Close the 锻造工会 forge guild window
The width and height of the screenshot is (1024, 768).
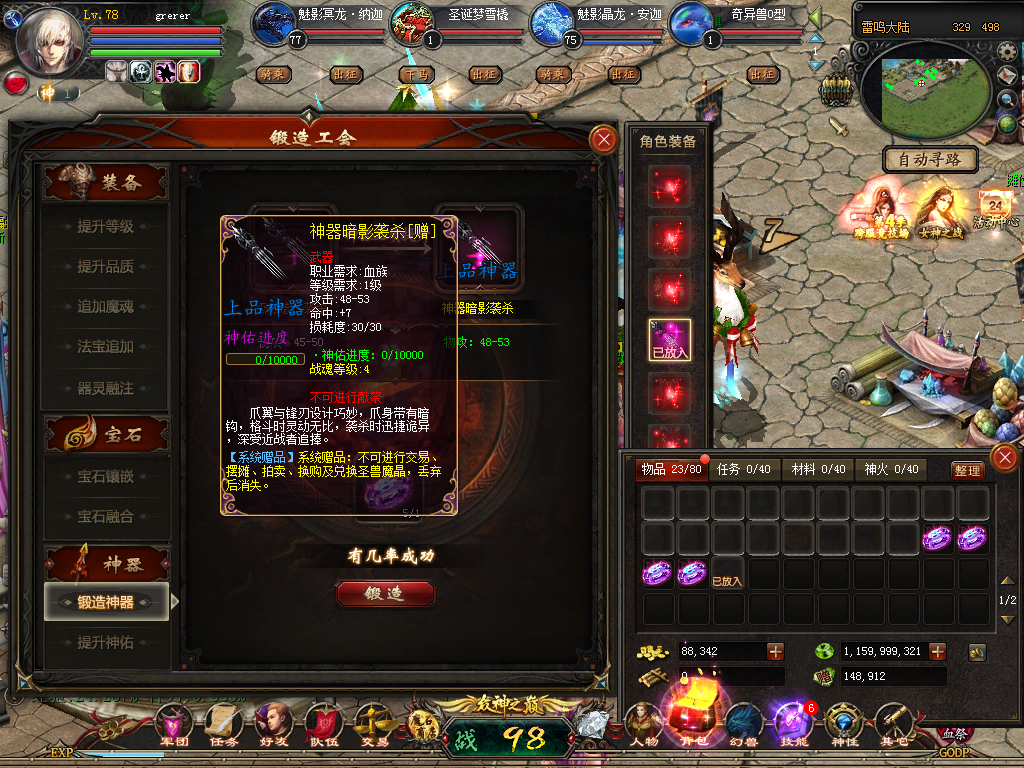point(603,139)
